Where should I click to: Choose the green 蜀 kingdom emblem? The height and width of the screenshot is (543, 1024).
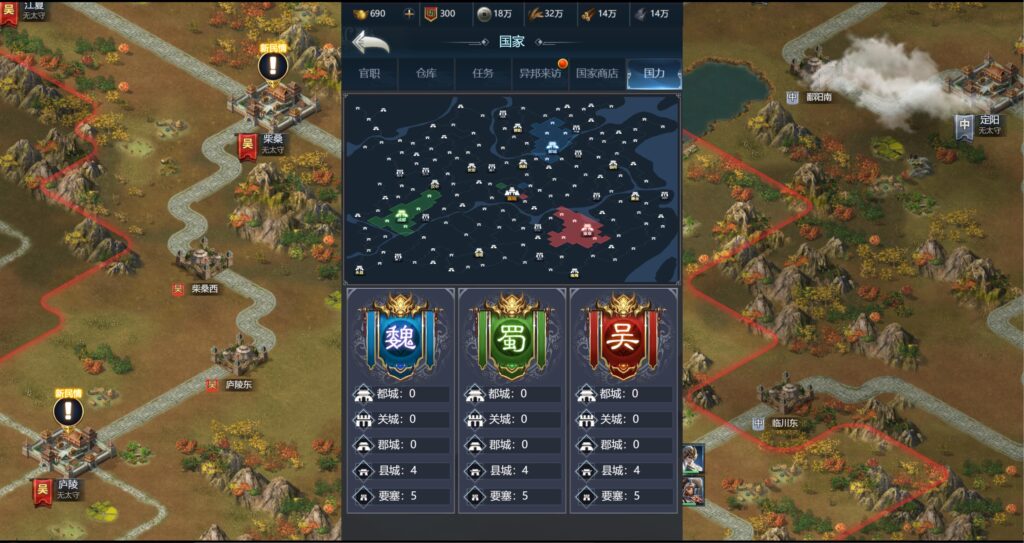pyautogui.click(x=512, y=335)
